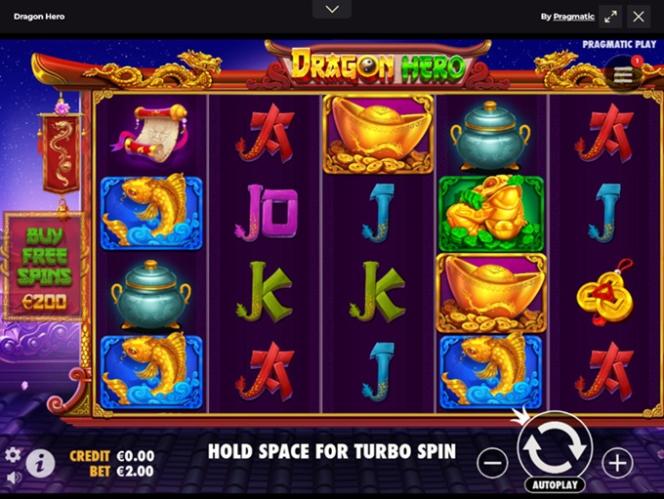The height and width of the screenshot is (499, 664).
Task: Open the settings gear icon
Action: click(13, 454)
